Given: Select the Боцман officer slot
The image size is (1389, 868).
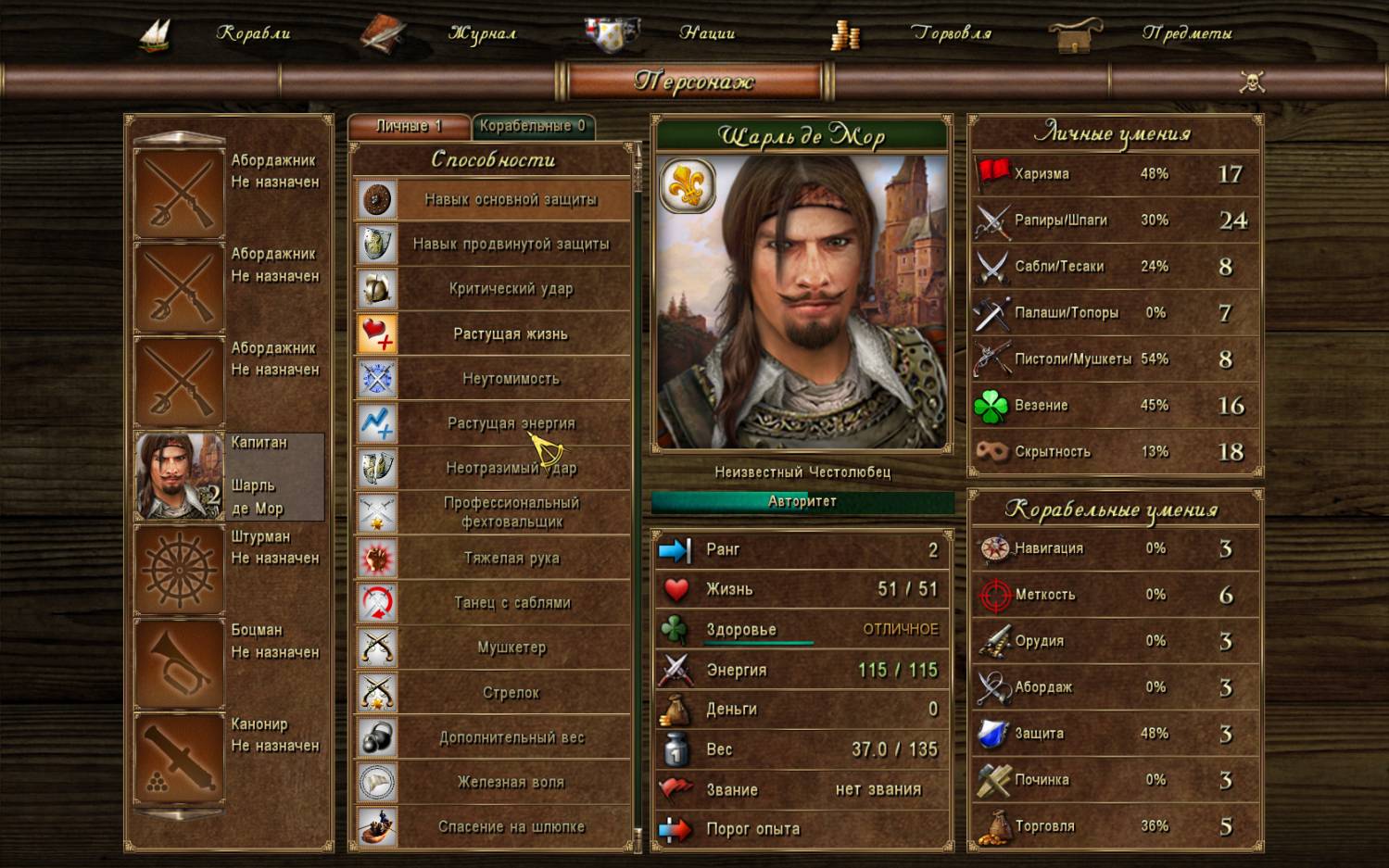Looking at the screenshot, I should pyautogui.click(x=229, y=662).
